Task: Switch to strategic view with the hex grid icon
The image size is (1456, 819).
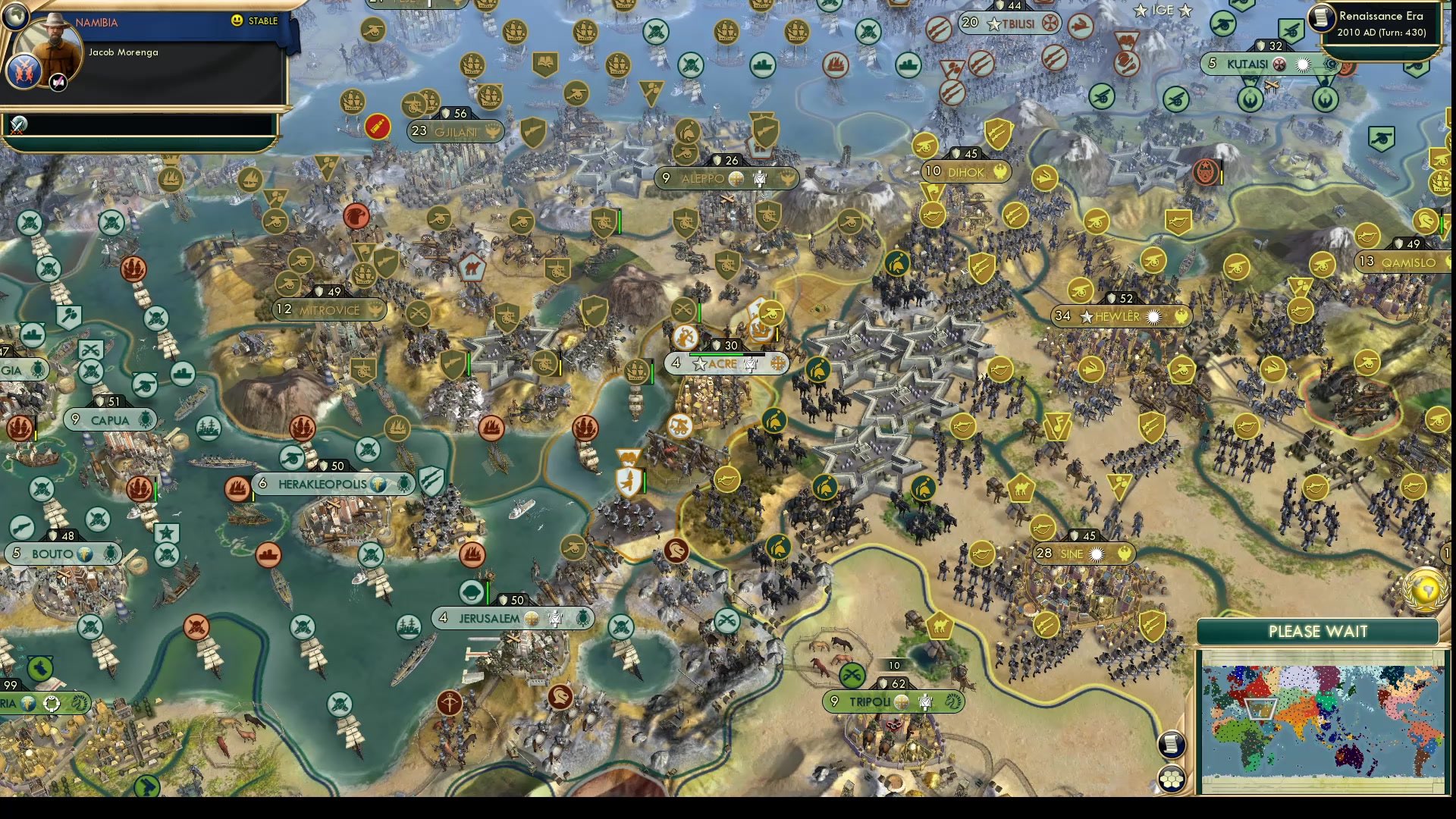Action: click(x=1172, y=777)
